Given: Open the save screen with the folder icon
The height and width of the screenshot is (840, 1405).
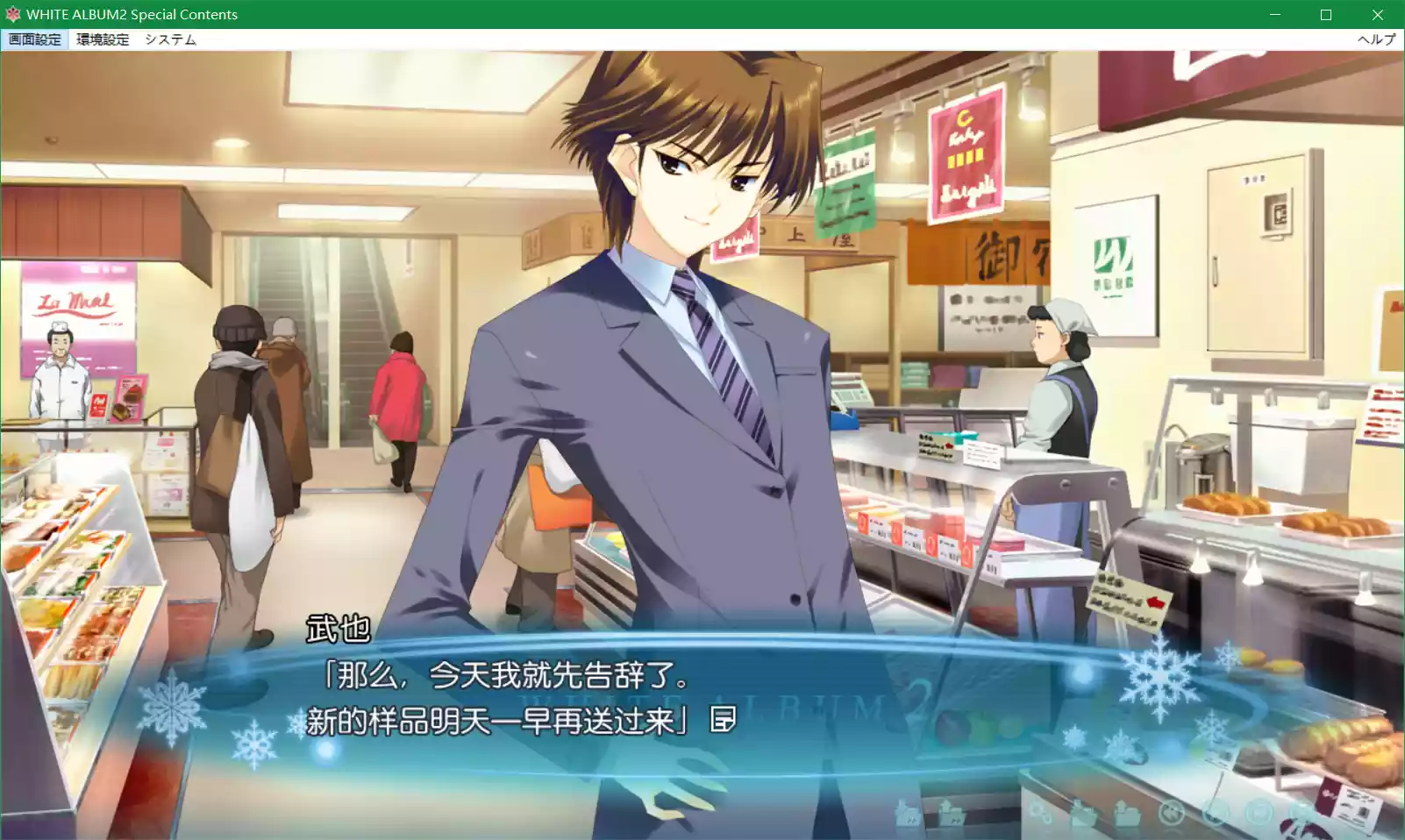Looking at the screenshot, I should [x=1083, y=813].
